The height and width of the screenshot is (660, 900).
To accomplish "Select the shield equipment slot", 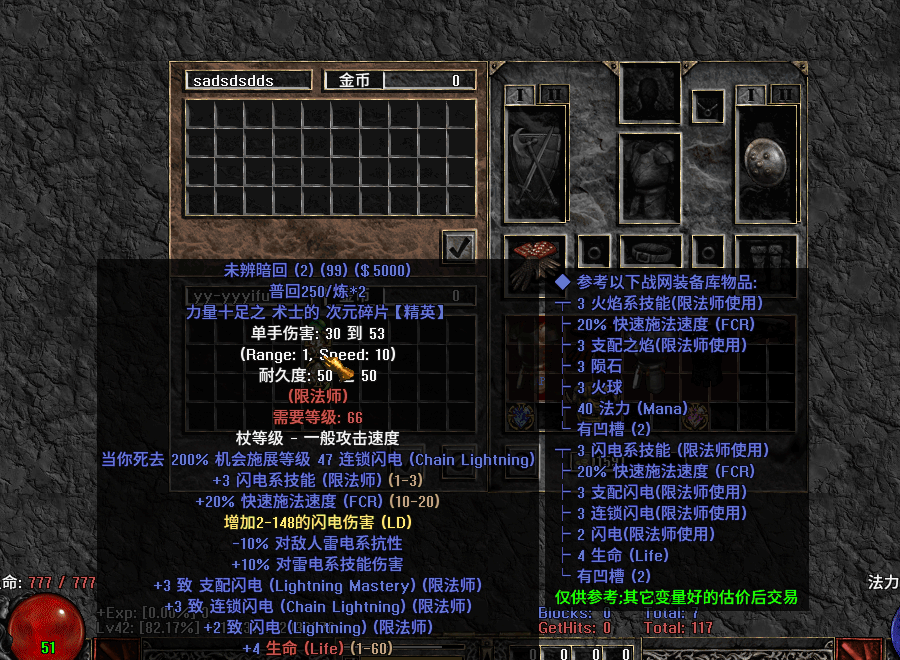I will click(766, 162).
